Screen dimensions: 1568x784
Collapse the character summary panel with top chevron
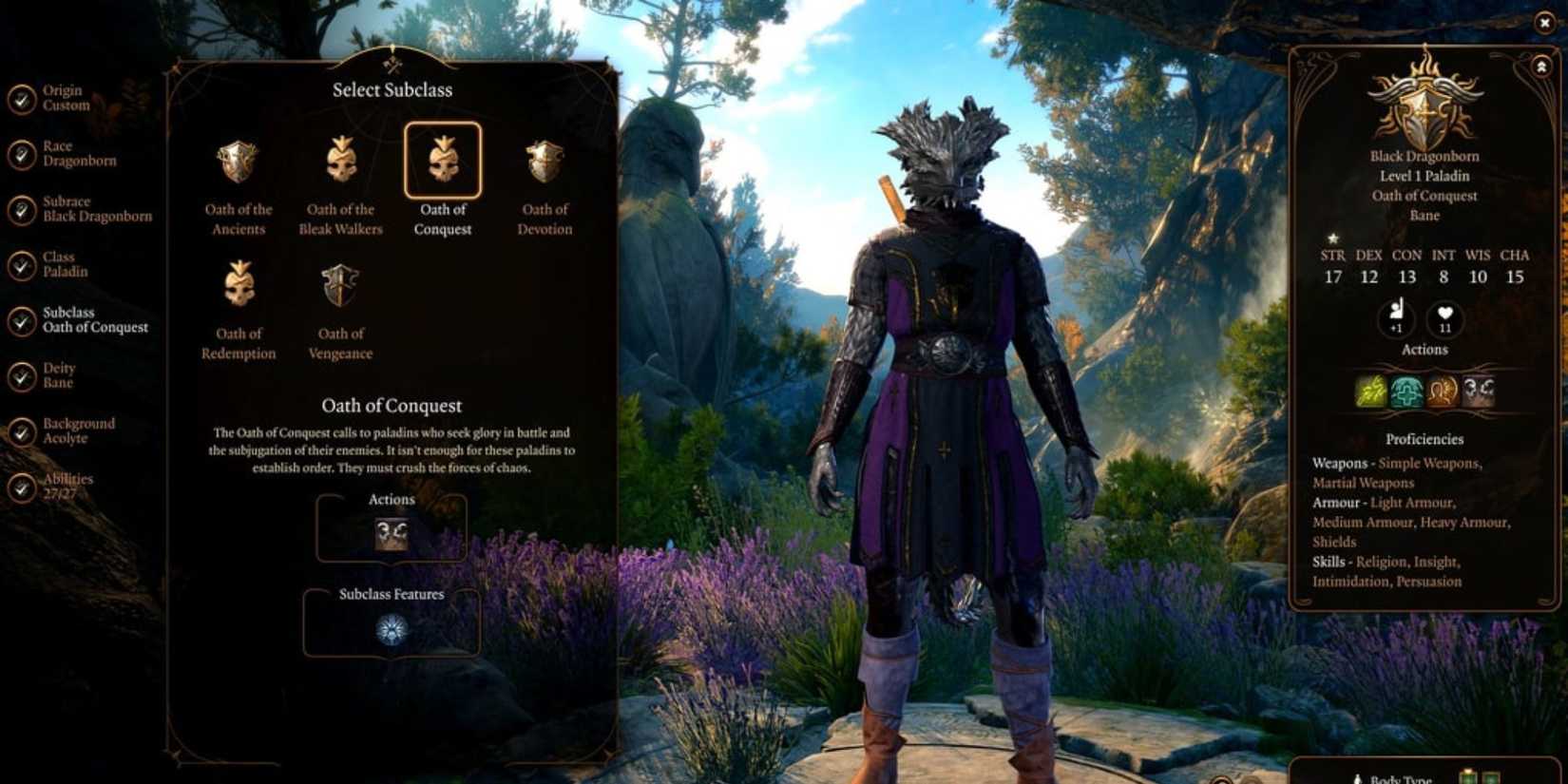1539,67
